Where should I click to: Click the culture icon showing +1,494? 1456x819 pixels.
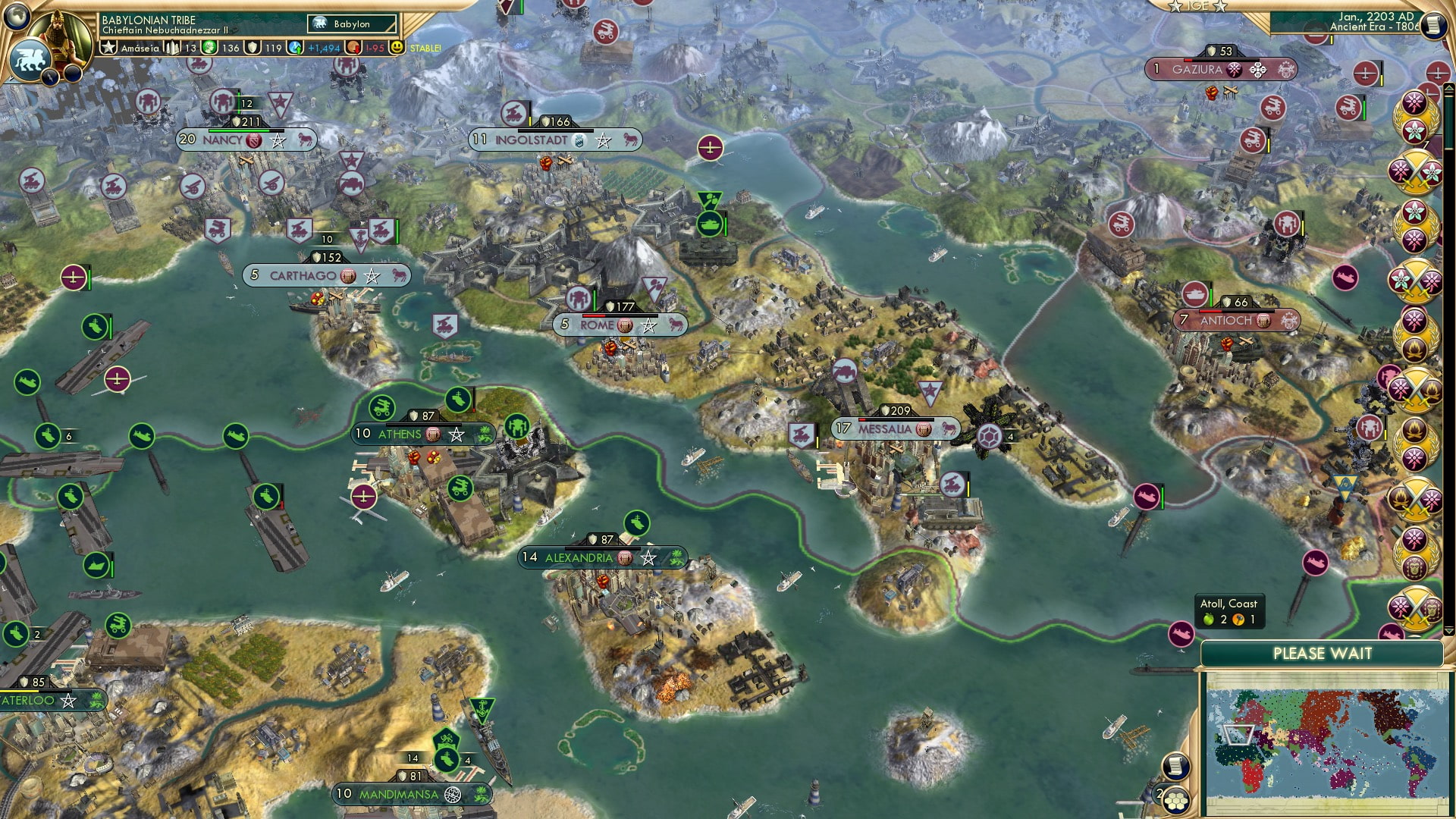295,49
